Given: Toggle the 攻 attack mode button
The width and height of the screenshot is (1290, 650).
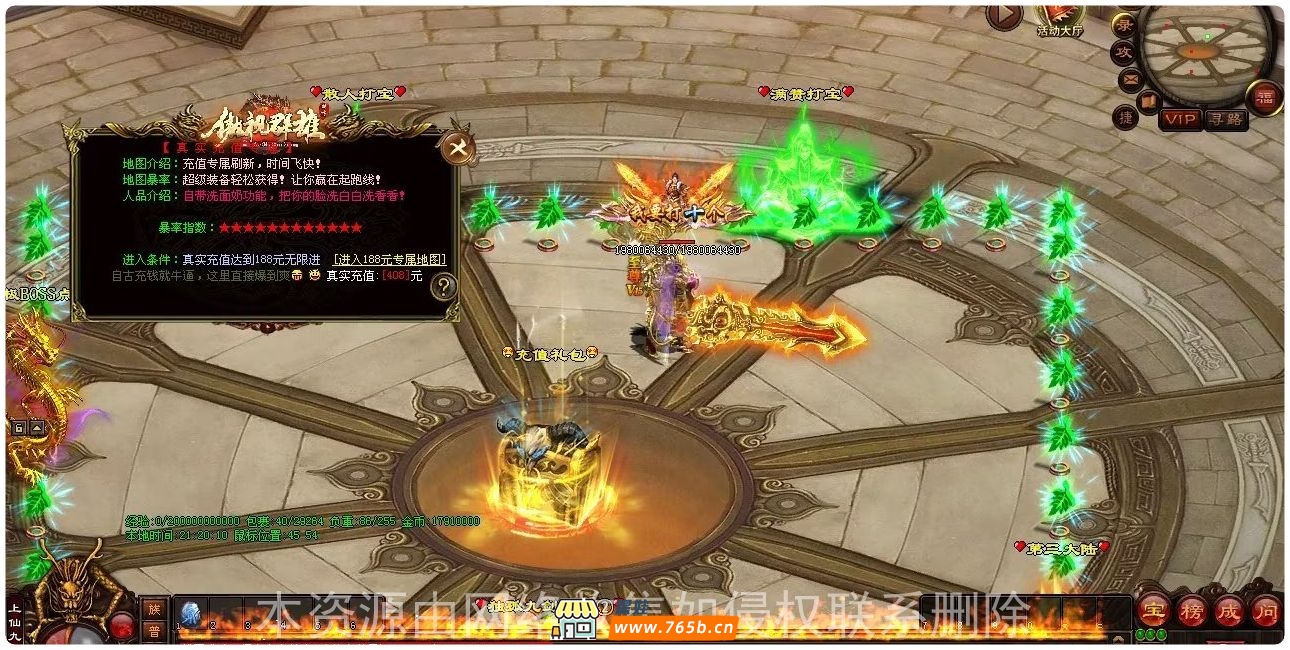Looking at the screenshot, I should [x=1124, y=52].
